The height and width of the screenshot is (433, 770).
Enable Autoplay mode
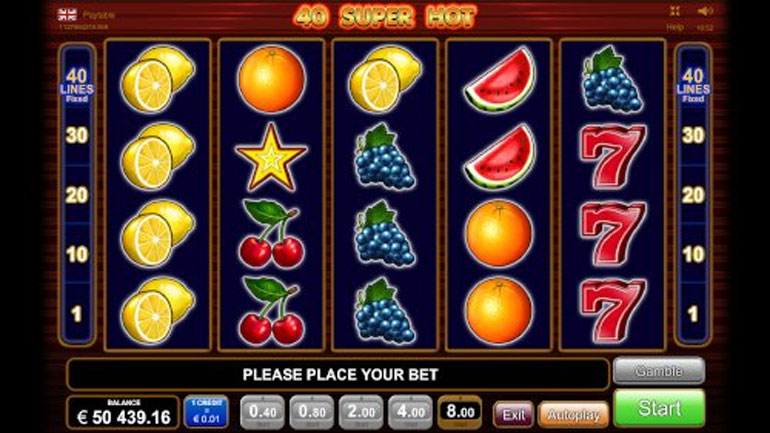[x=573, y=413]
